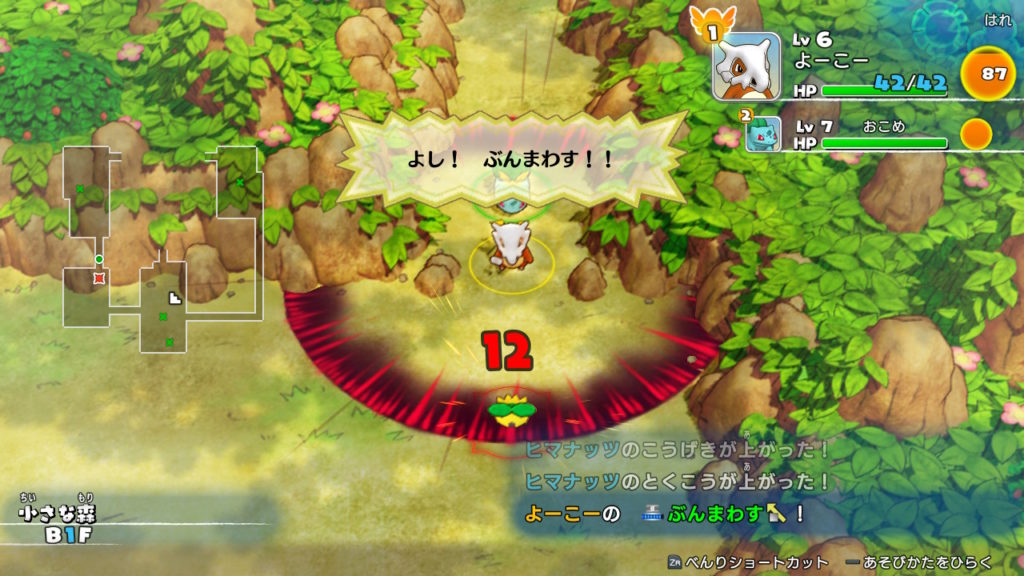
Task: Select the Cubone leader portrait
Action: 746,66
